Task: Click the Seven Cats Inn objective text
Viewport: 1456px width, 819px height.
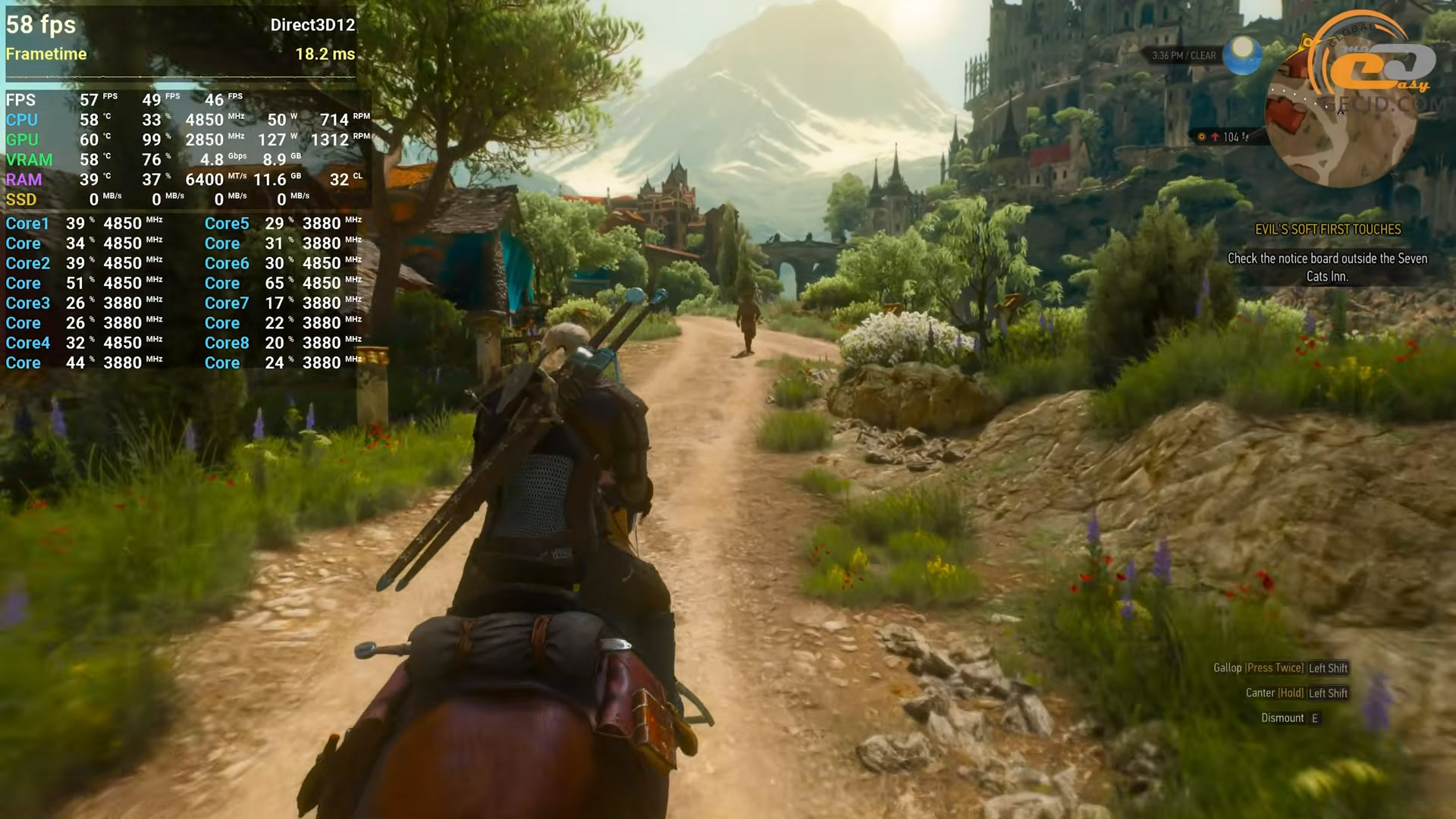Action: tap(1327, 268)
